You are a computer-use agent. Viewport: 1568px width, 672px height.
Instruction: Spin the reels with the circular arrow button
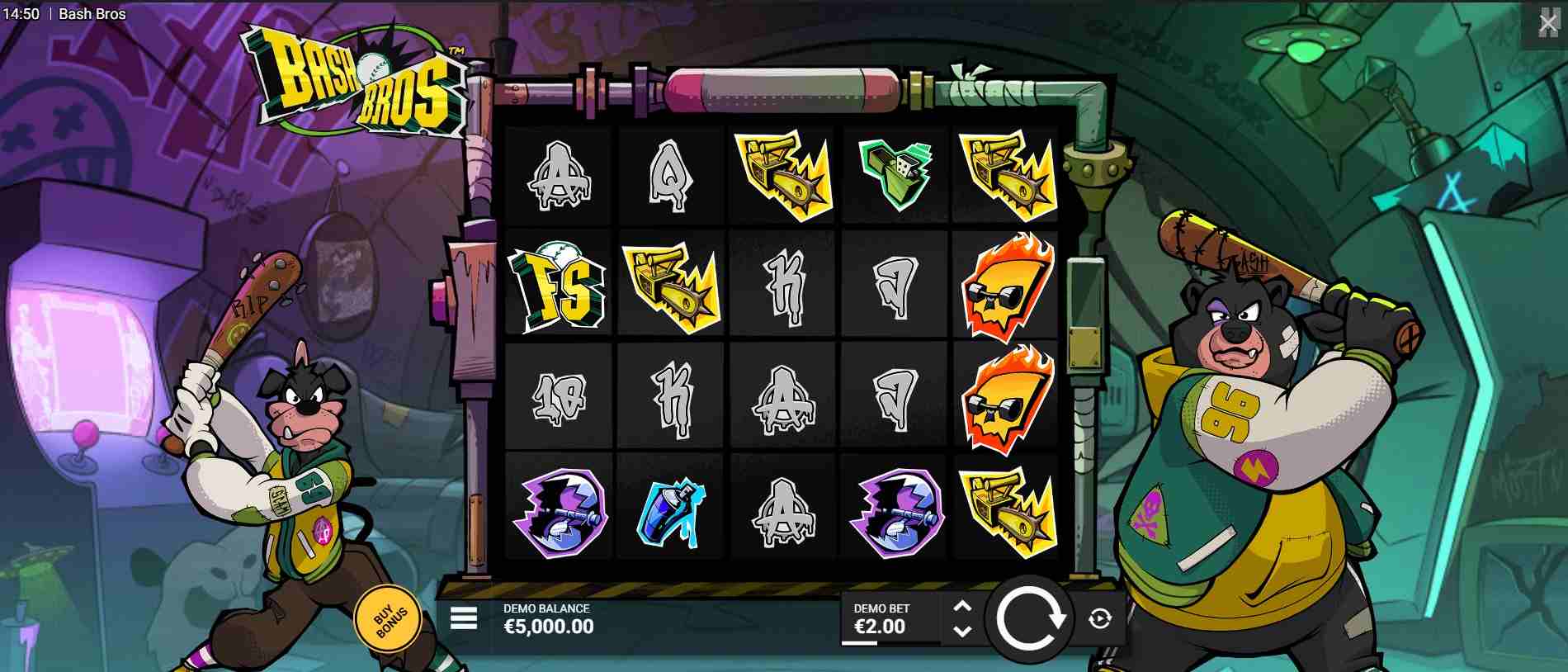[x=1029, y=618]
